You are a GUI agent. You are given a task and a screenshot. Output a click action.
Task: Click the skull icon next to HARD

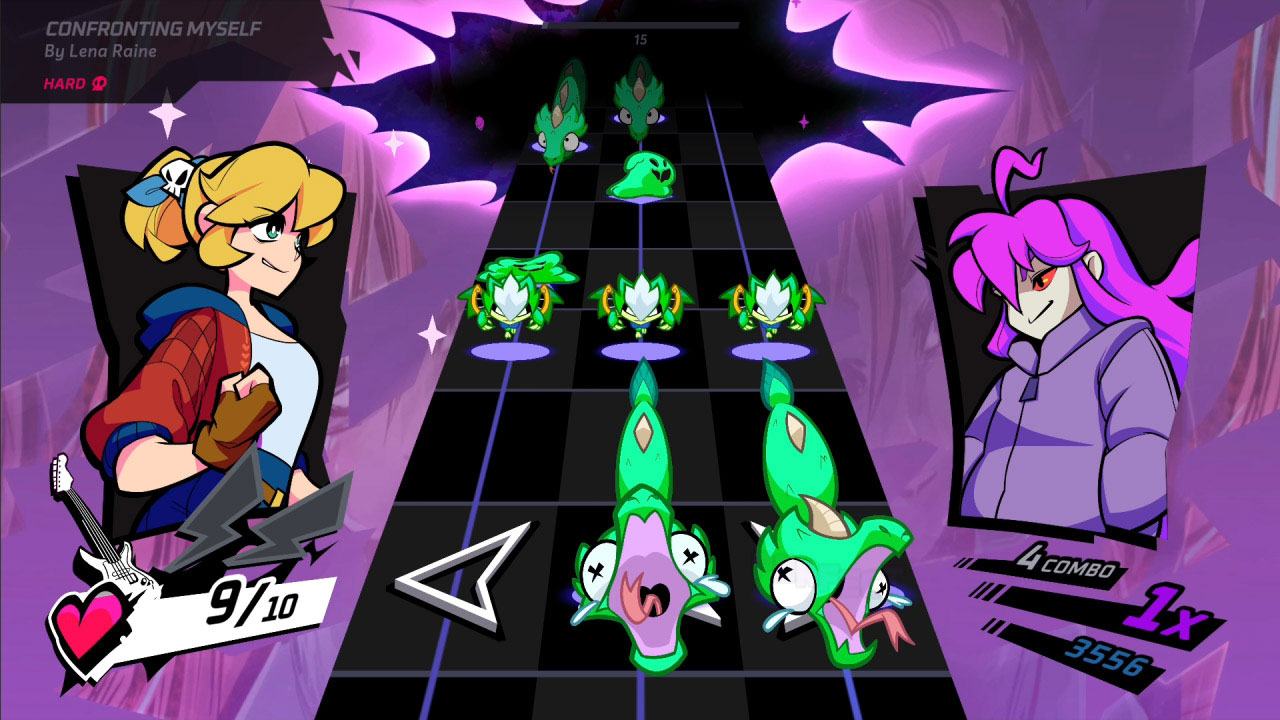pyautogui.click(x=97, y=85)
